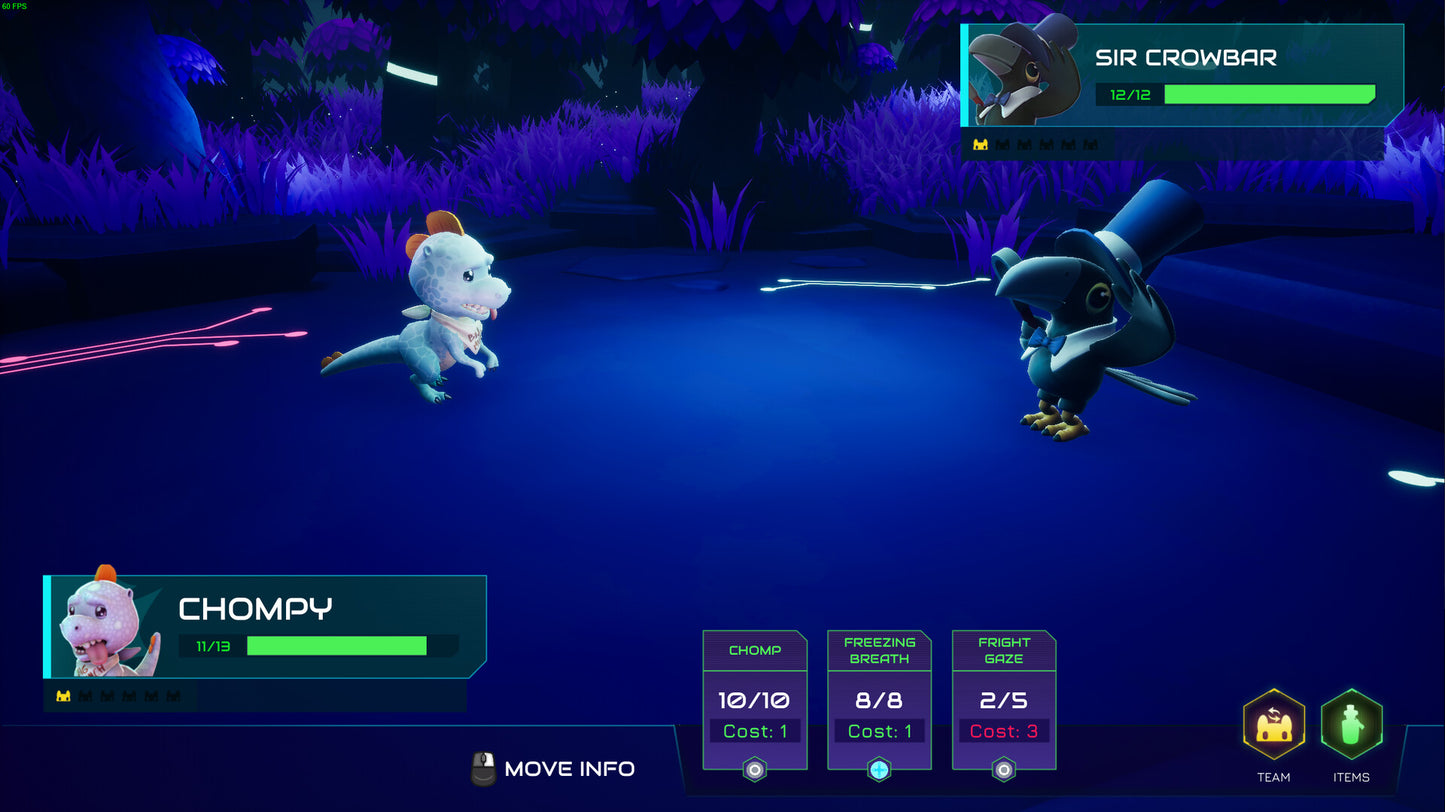Screen dimensions: 1445x812
Task: Use the Chomp move card
Action: click(x=755, y=700)
